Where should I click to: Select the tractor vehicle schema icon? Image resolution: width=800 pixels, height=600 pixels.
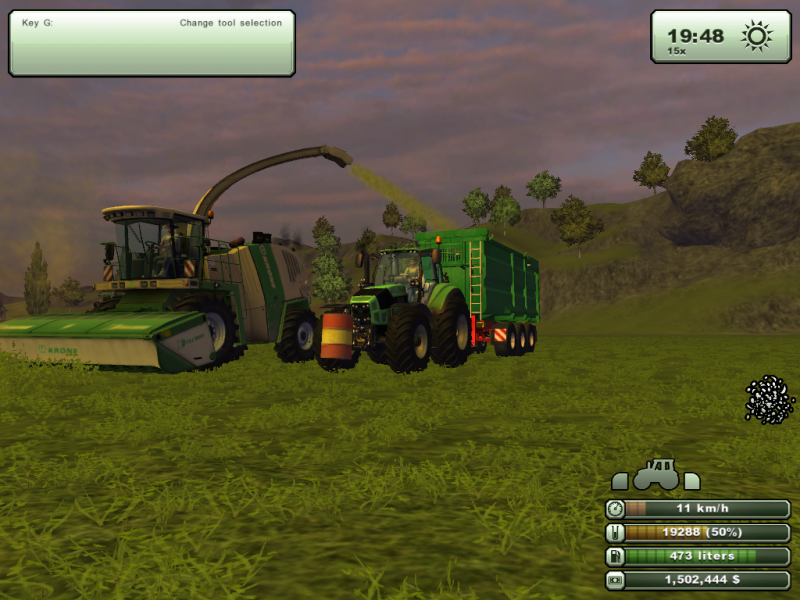coord(656,474)
